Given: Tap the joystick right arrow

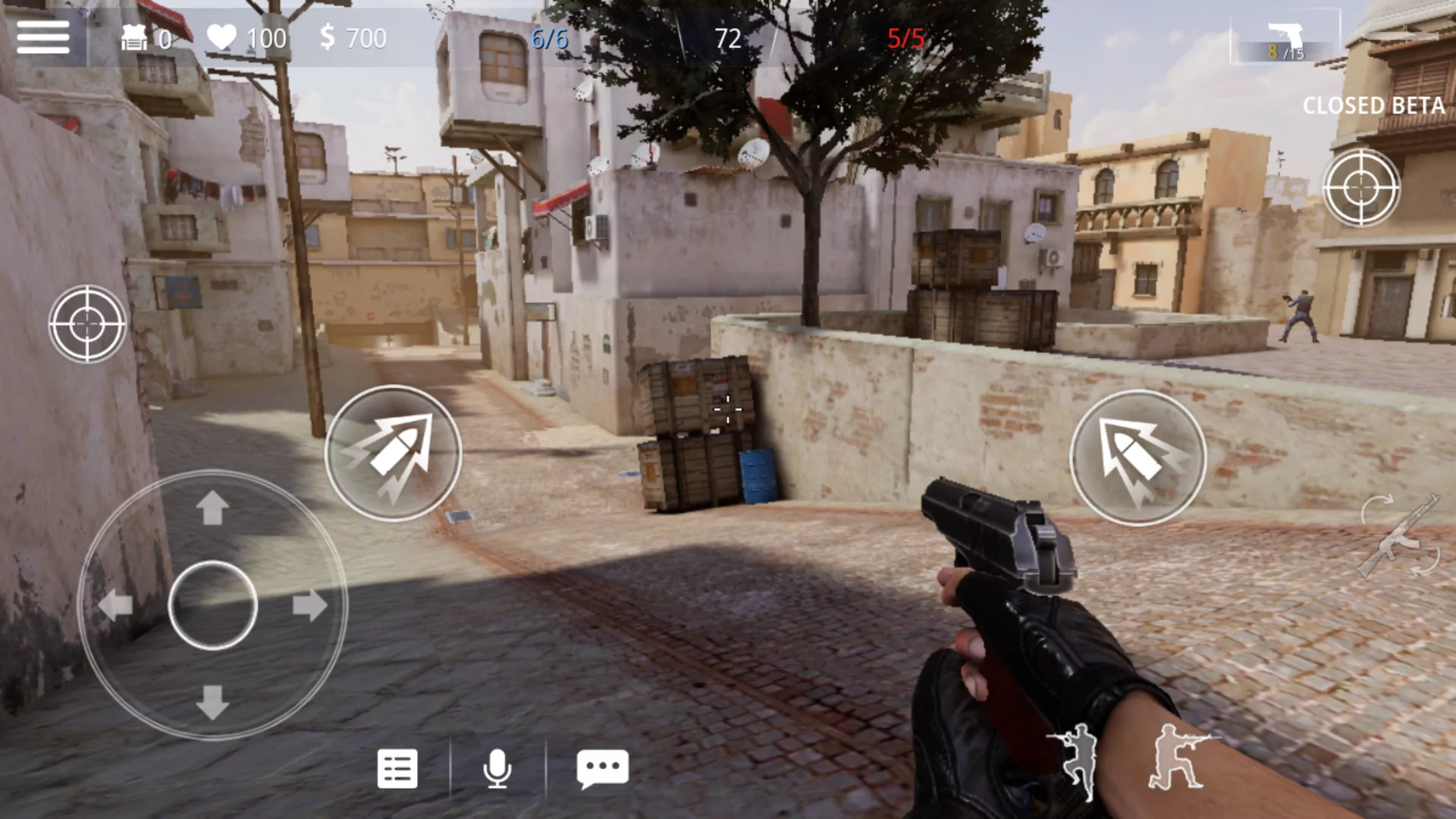Looking at the screenshot, I should pyautogui.click(x=309, y=606).
